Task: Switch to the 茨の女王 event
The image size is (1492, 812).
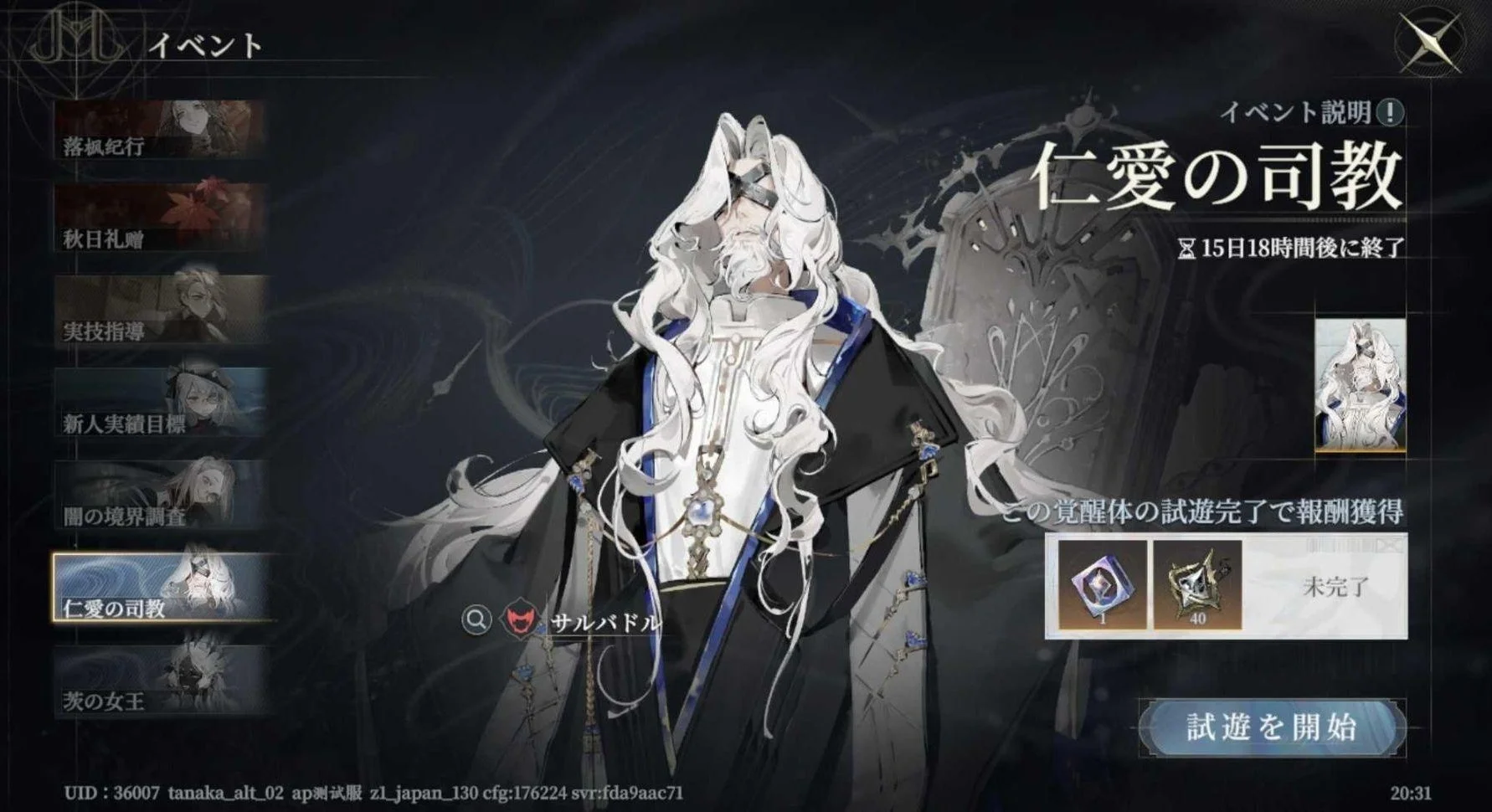Action: coord(161,680)
